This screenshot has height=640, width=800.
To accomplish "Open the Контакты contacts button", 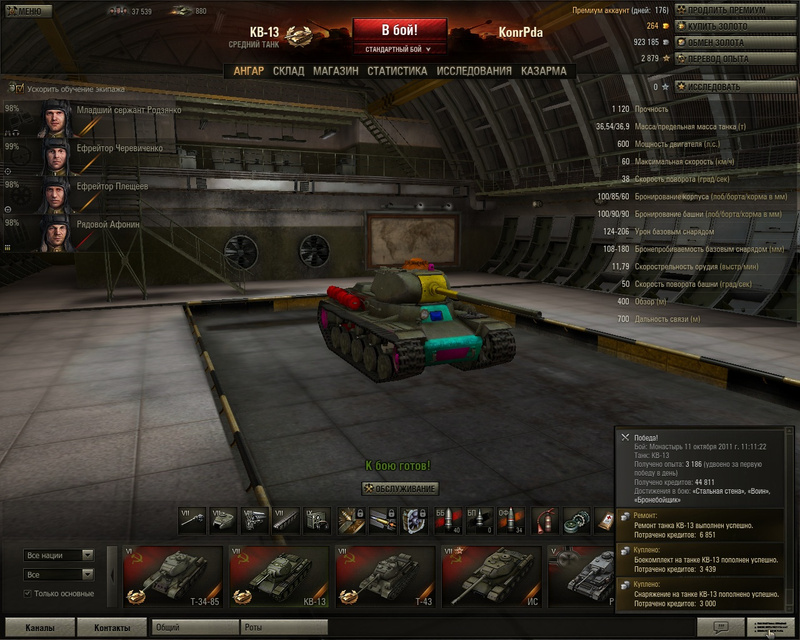I will [x=112, y=628].
